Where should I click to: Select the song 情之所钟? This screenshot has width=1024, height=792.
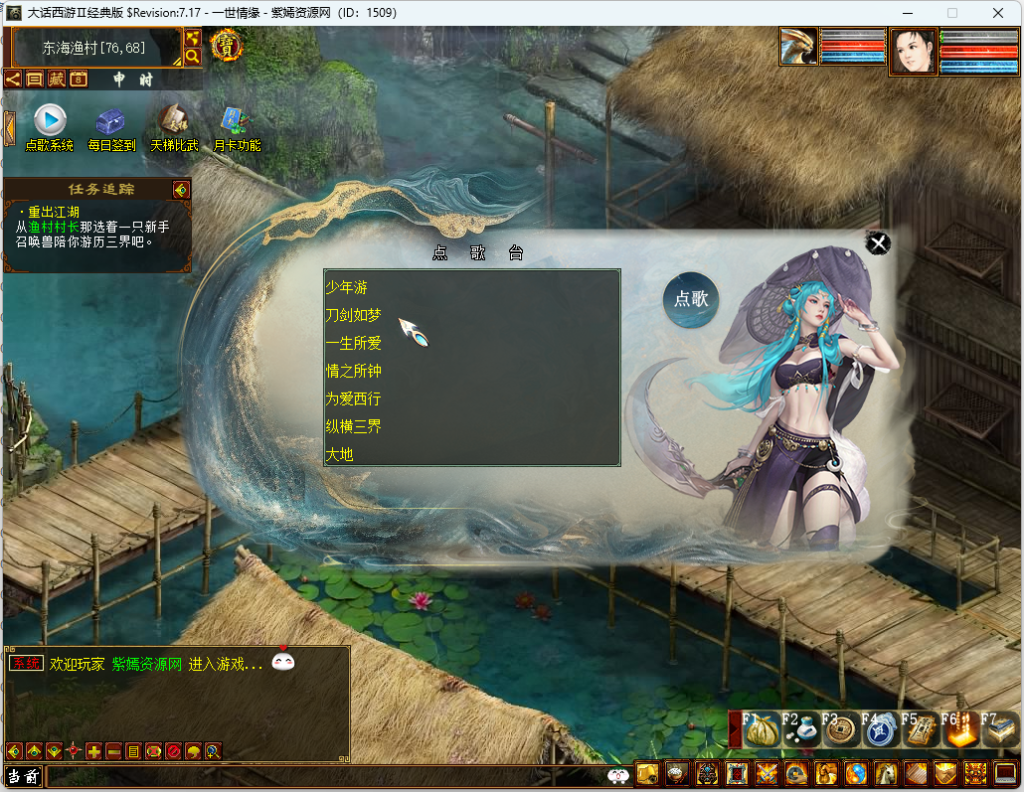[x=353, y=371]
